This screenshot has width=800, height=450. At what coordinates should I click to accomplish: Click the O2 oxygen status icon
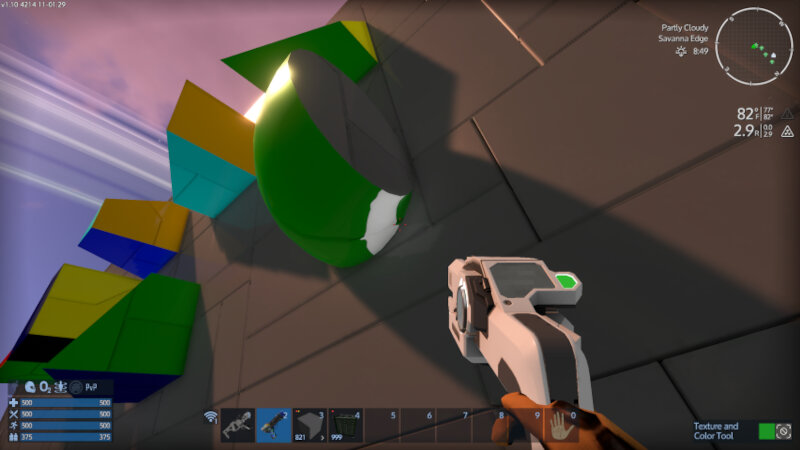[x=46, y=387]
